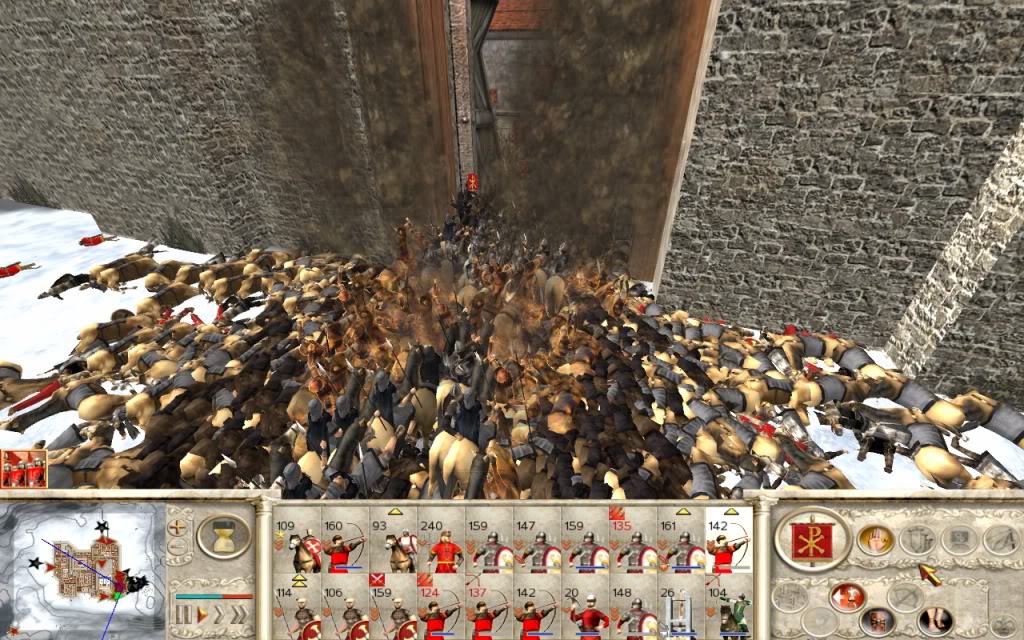This screenshot has height=640, width=1024.
Task: Toggle the run mode feet icon
Action: [936, 622]
